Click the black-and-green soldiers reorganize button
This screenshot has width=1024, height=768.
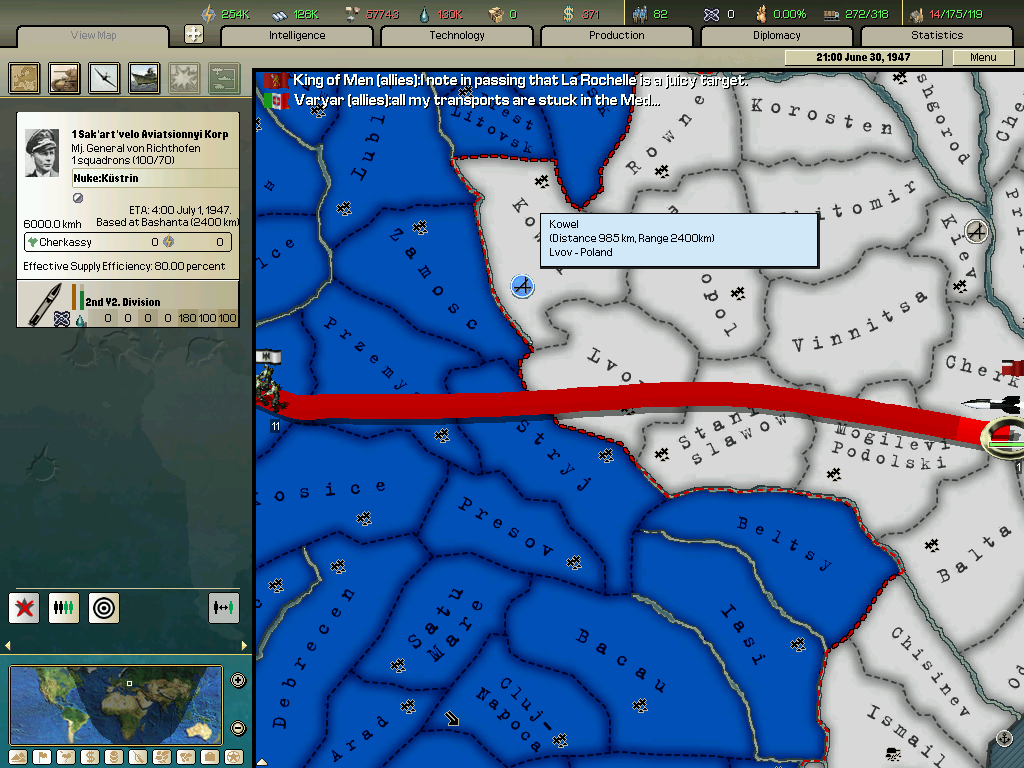64,607
